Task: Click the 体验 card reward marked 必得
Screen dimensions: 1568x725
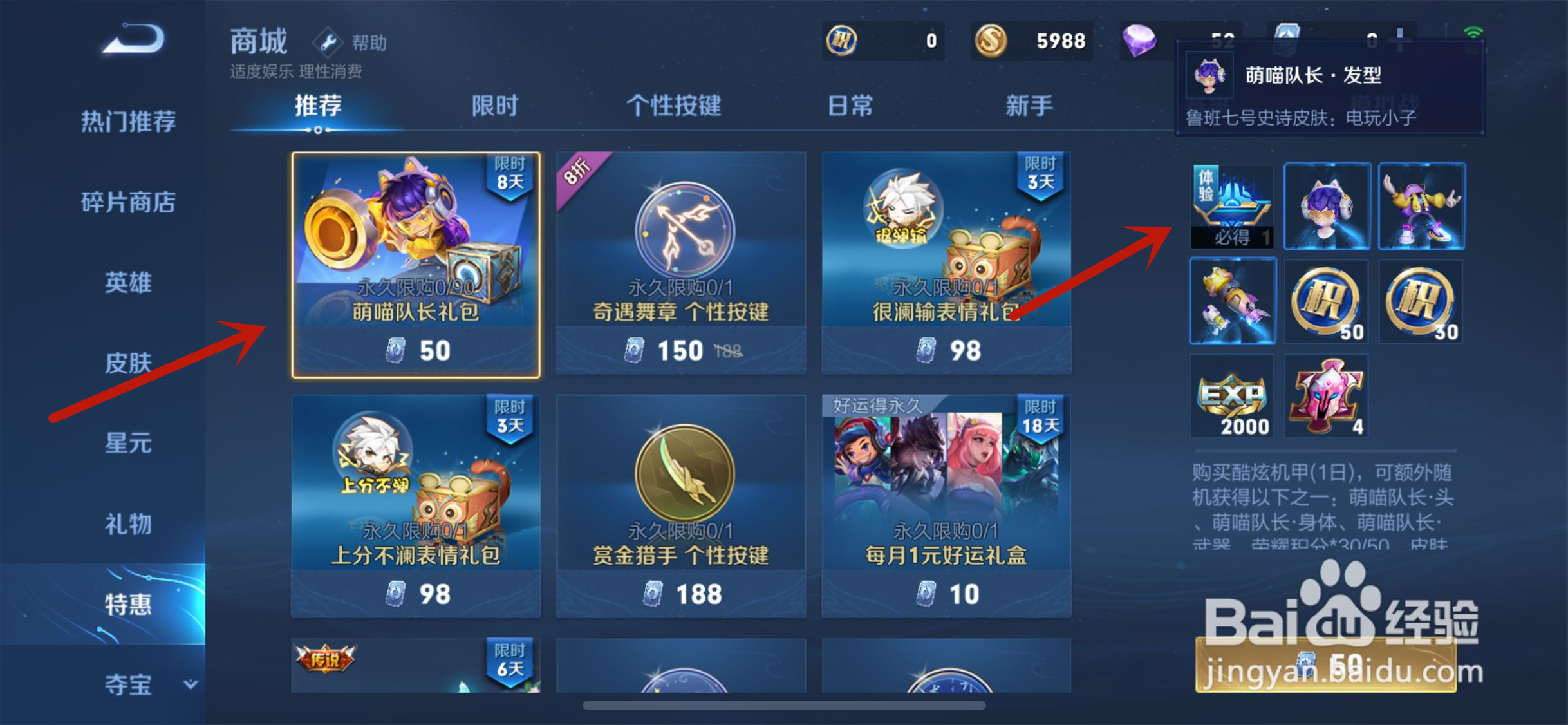Action: tap(1232, 206)
